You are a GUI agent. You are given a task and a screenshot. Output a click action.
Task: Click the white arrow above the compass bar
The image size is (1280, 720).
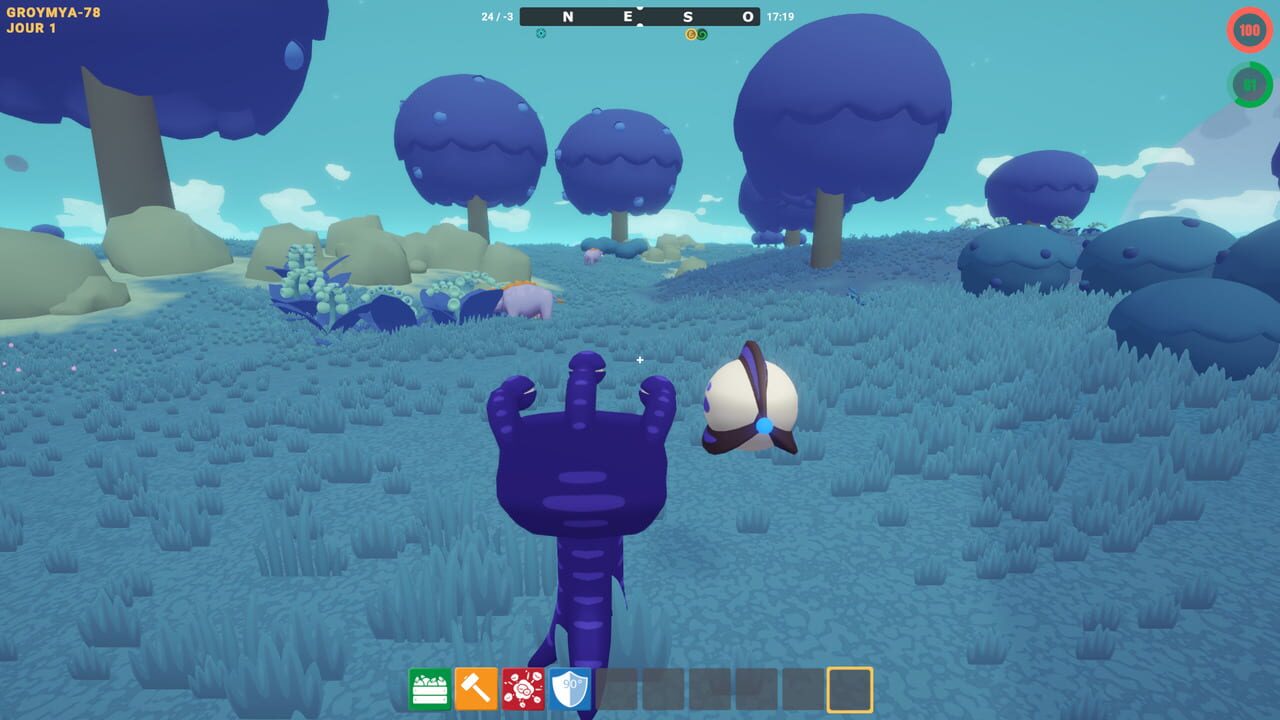tap(638, 6)
